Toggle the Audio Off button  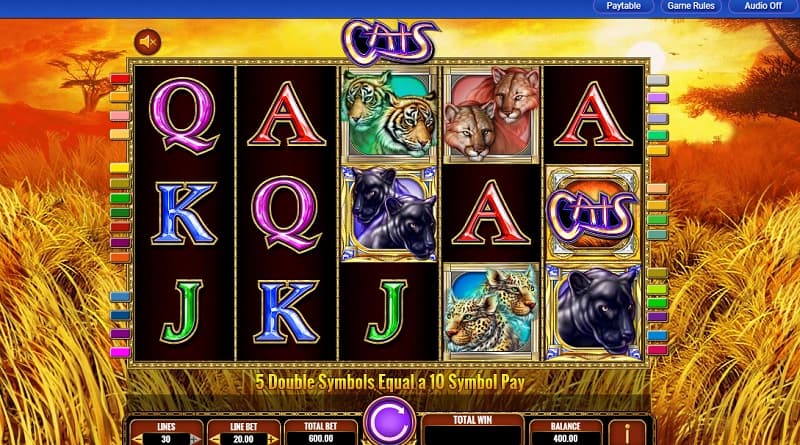(x=763, y=6)
